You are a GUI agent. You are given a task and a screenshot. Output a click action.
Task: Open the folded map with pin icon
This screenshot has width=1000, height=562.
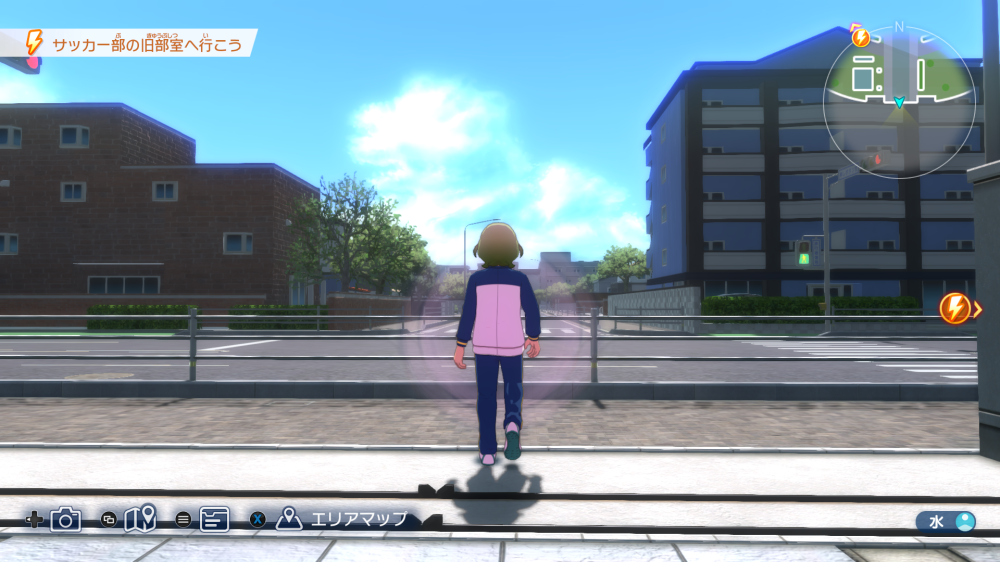(140, 519)
